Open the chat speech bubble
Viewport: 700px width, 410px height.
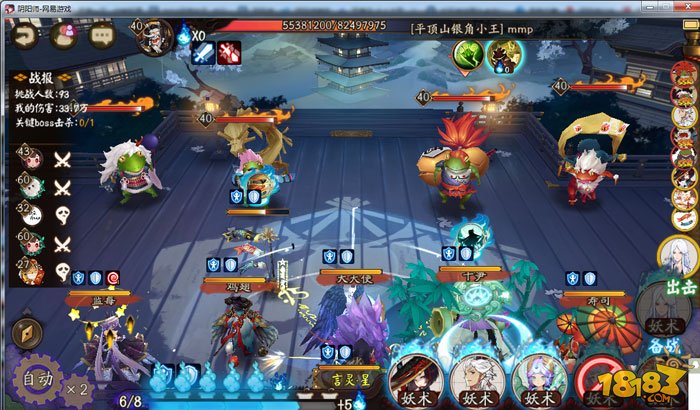click(101, 35)
